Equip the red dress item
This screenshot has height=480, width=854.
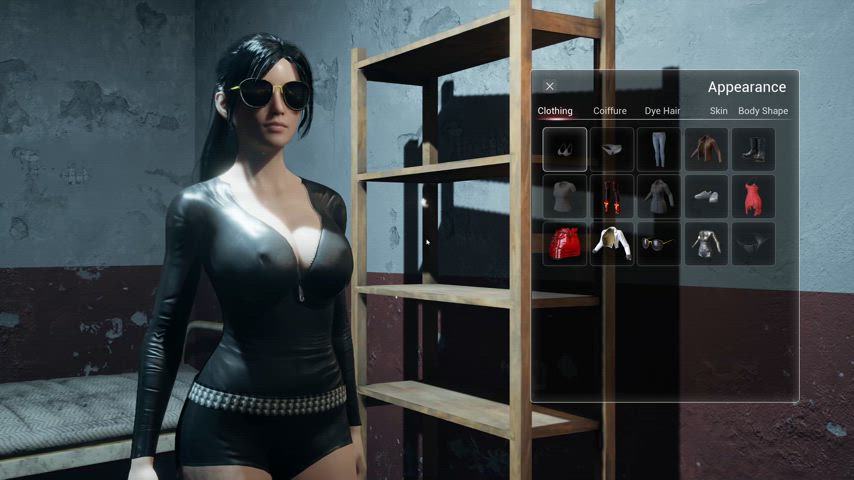[x=753, y=196]
